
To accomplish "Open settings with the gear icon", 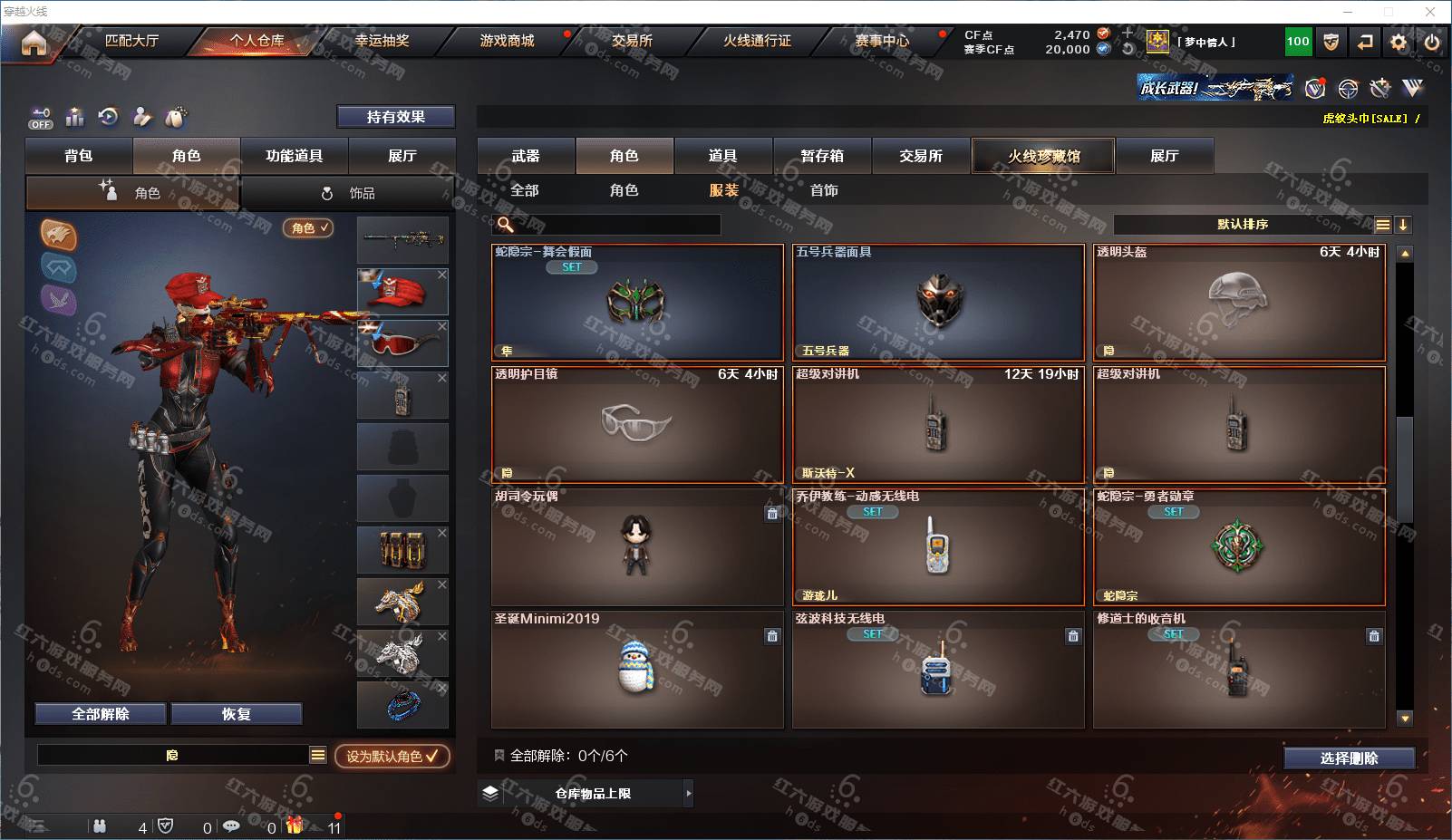I will coord(1399,42).
